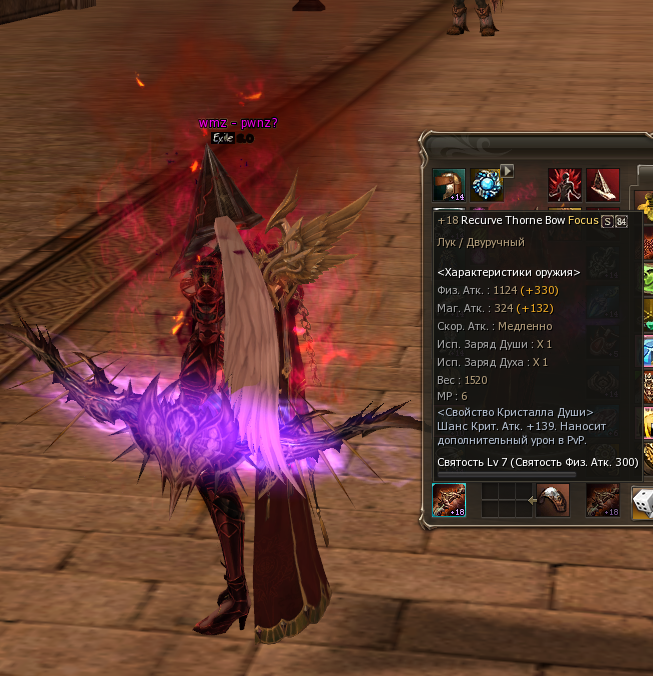Click the blue gem brooch slot
The height and width of the screenshot is (676, 653).
(487, 185)
